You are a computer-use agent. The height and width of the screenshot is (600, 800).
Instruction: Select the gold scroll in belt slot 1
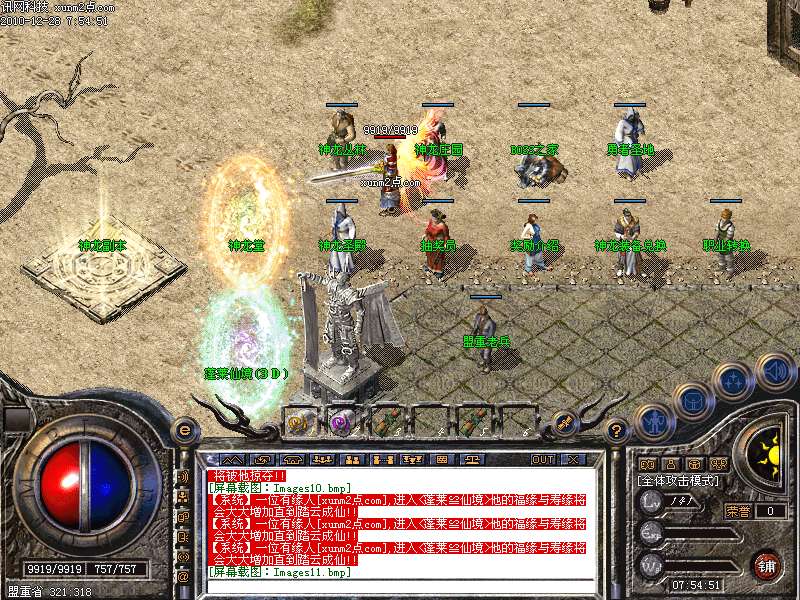(297, 421)
